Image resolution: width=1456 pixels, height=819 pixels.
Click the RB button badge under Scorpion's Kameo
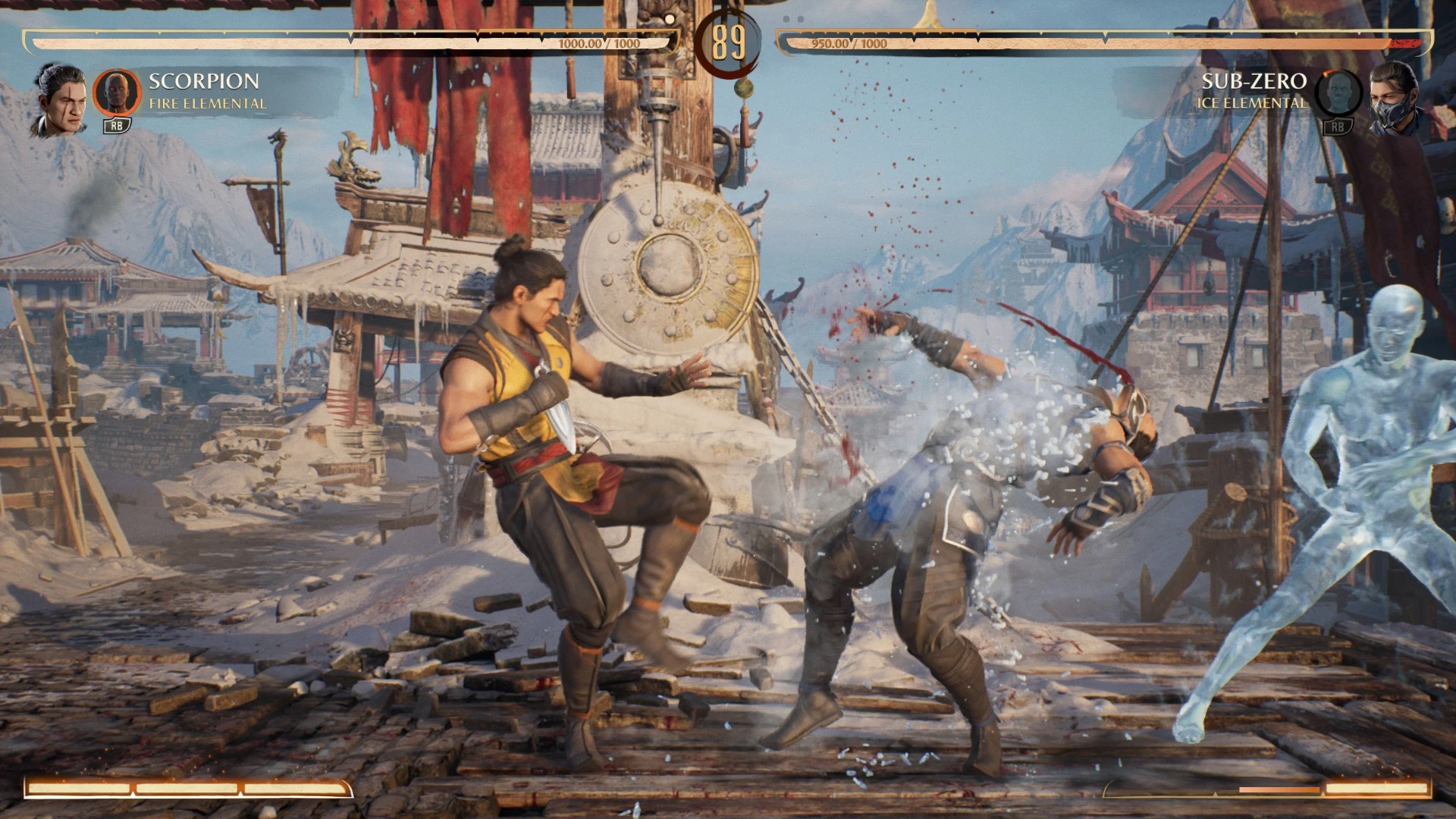[118, 126]
